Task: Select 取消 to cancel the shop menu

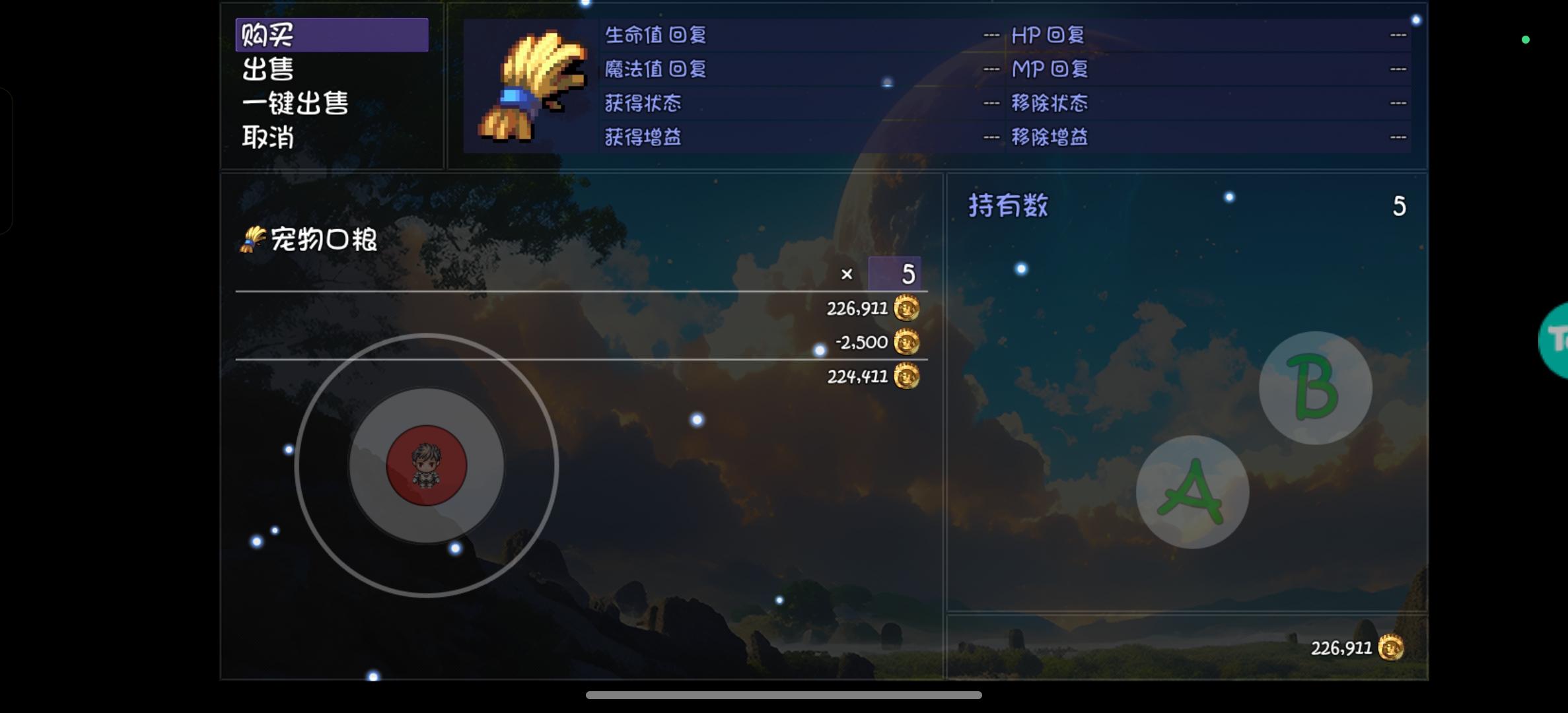Action: [x=267, y=139]
